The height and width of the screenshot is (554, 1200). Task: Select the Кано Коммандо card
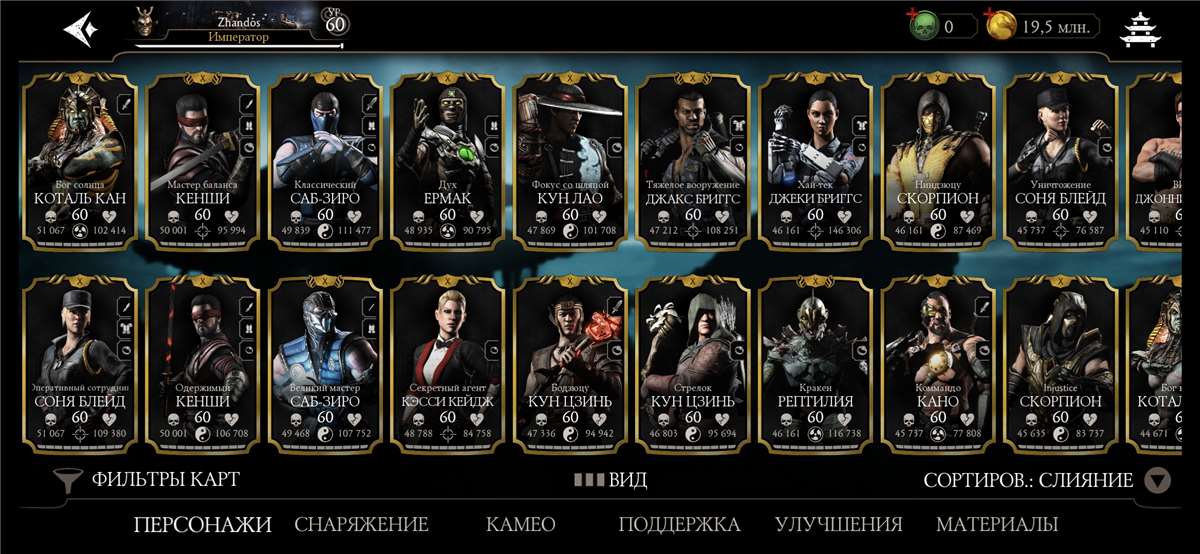[938, 360]
